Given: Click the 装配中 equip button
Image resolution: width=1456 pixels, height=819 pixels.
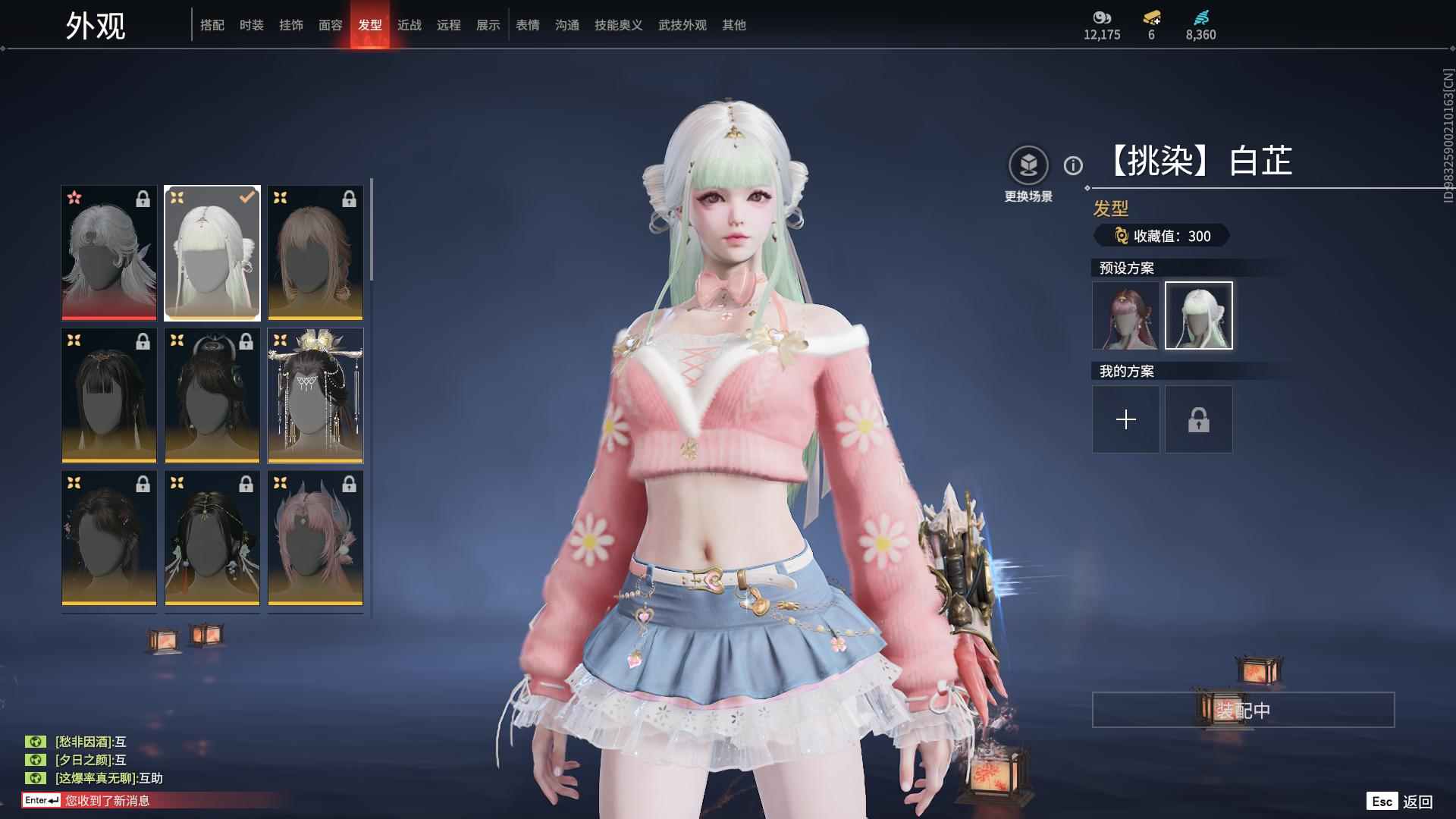Looking at the screenshot, I should coord(1243,710).
